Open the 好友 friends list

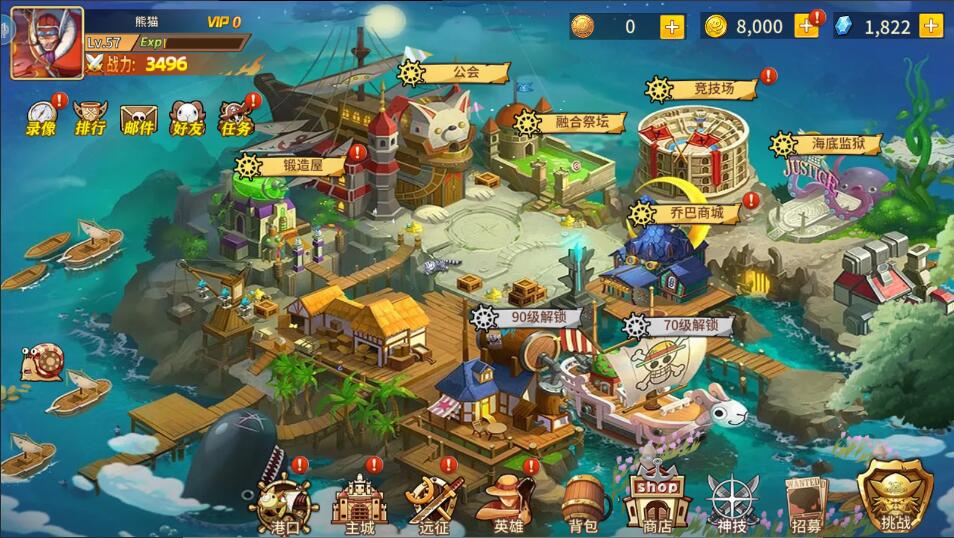click(187, 119)
